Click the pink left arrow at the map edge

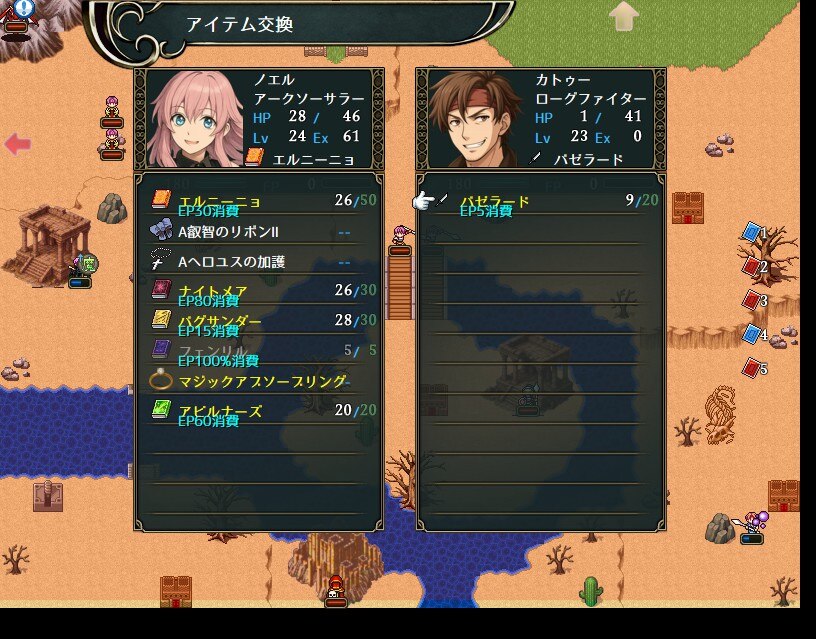pyautogui.click(x=17, y=144)
